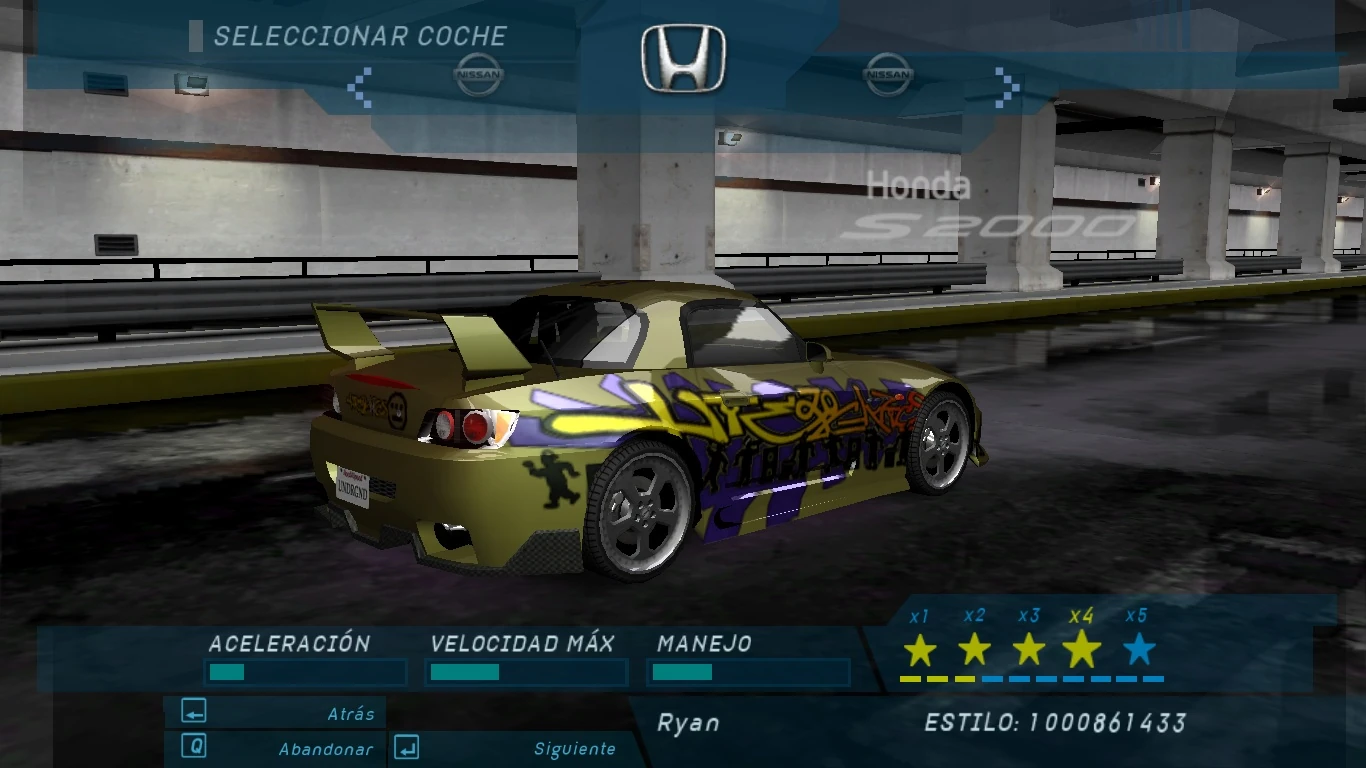The height and width of the screenshot is (768, 1366).
Task: Click the Aceleración stat bar
Action: tap(304, 672)
